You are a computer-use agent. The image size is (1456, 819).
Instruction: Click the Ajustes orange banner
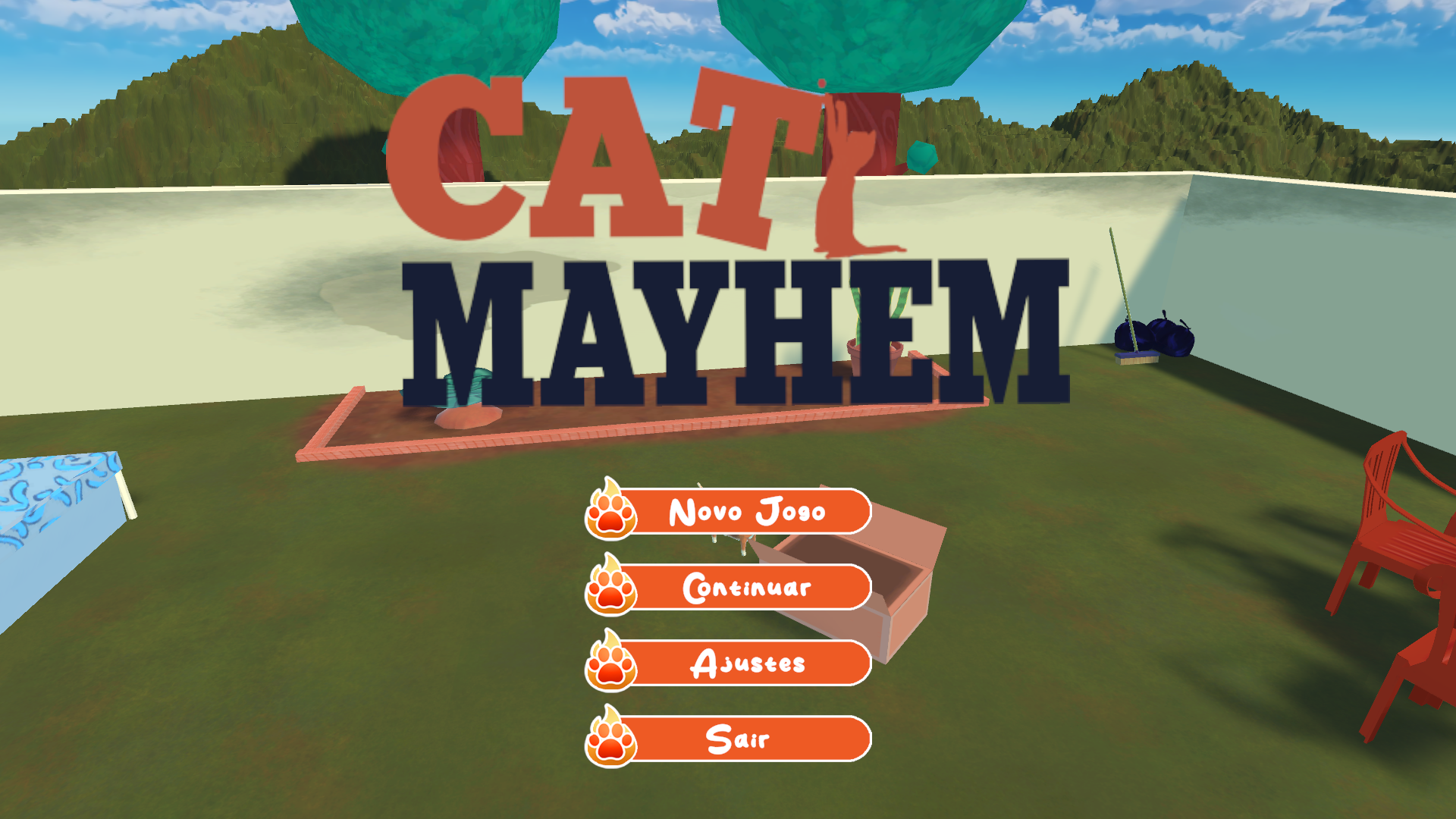click(x=747, y=664)
